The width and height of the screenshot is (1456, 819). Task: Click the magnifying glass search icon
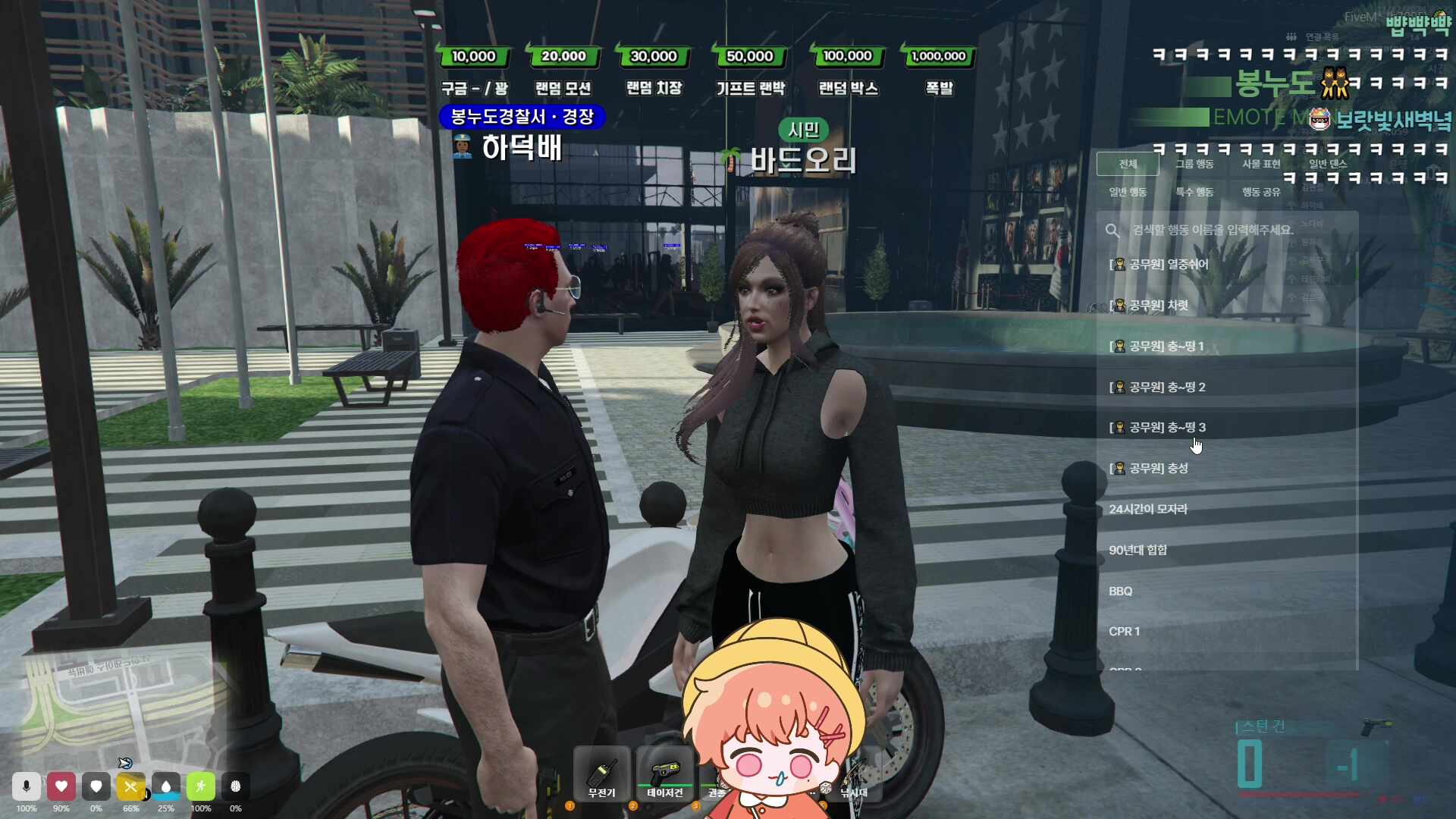[1112, 231]
